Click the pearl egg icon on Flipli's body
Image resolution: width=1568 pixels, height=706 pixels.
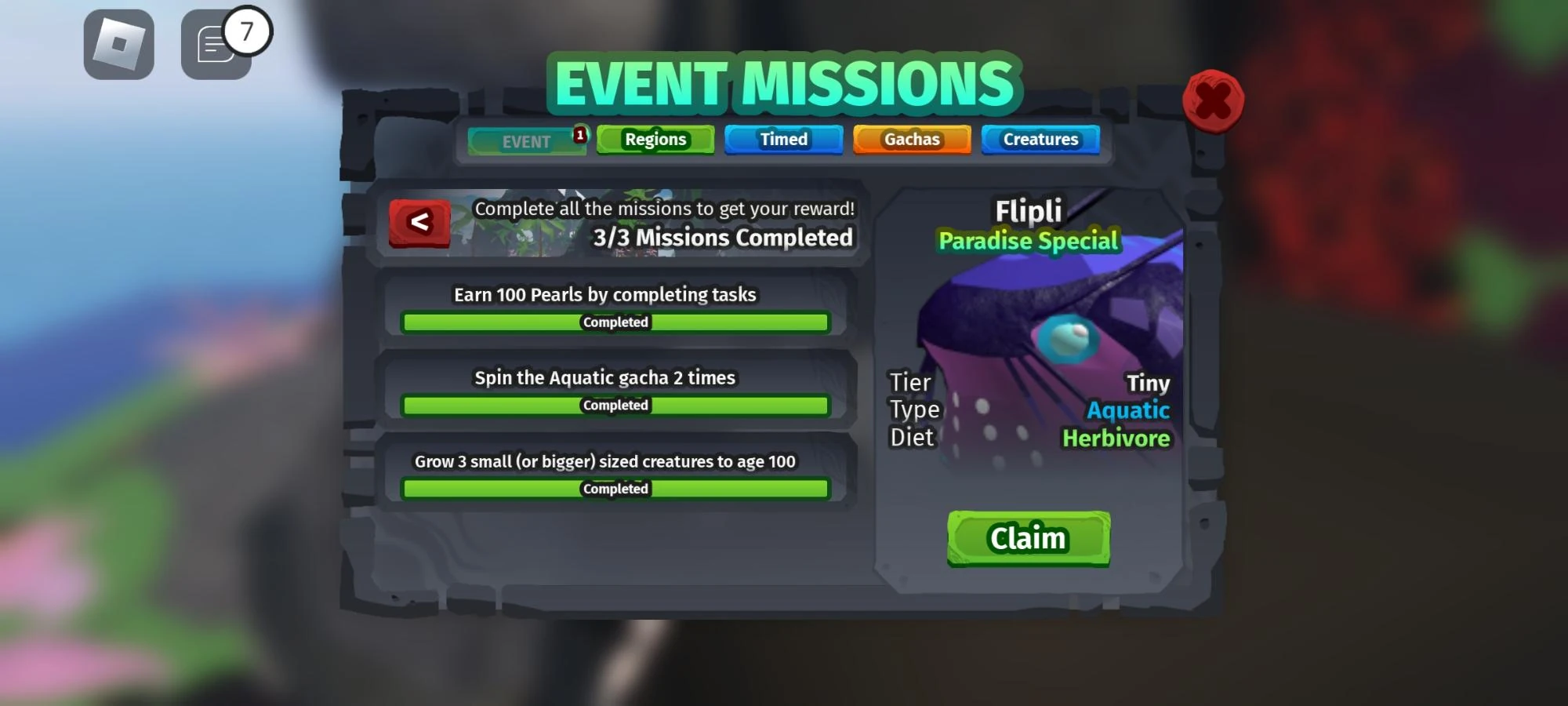(x=1066, y=339)
